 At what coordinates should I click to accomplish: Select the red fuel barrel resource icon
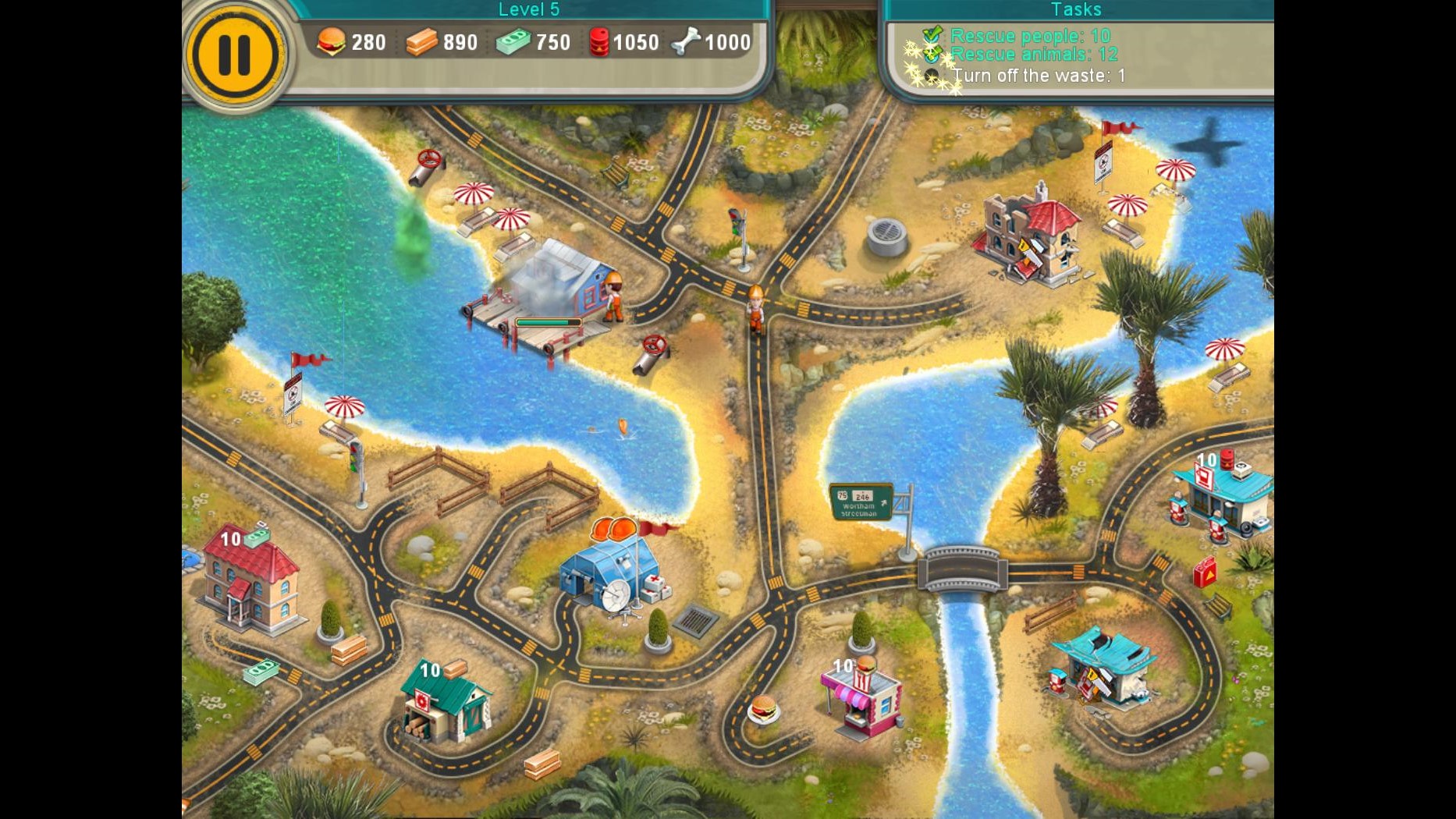[x=601, y=41]
